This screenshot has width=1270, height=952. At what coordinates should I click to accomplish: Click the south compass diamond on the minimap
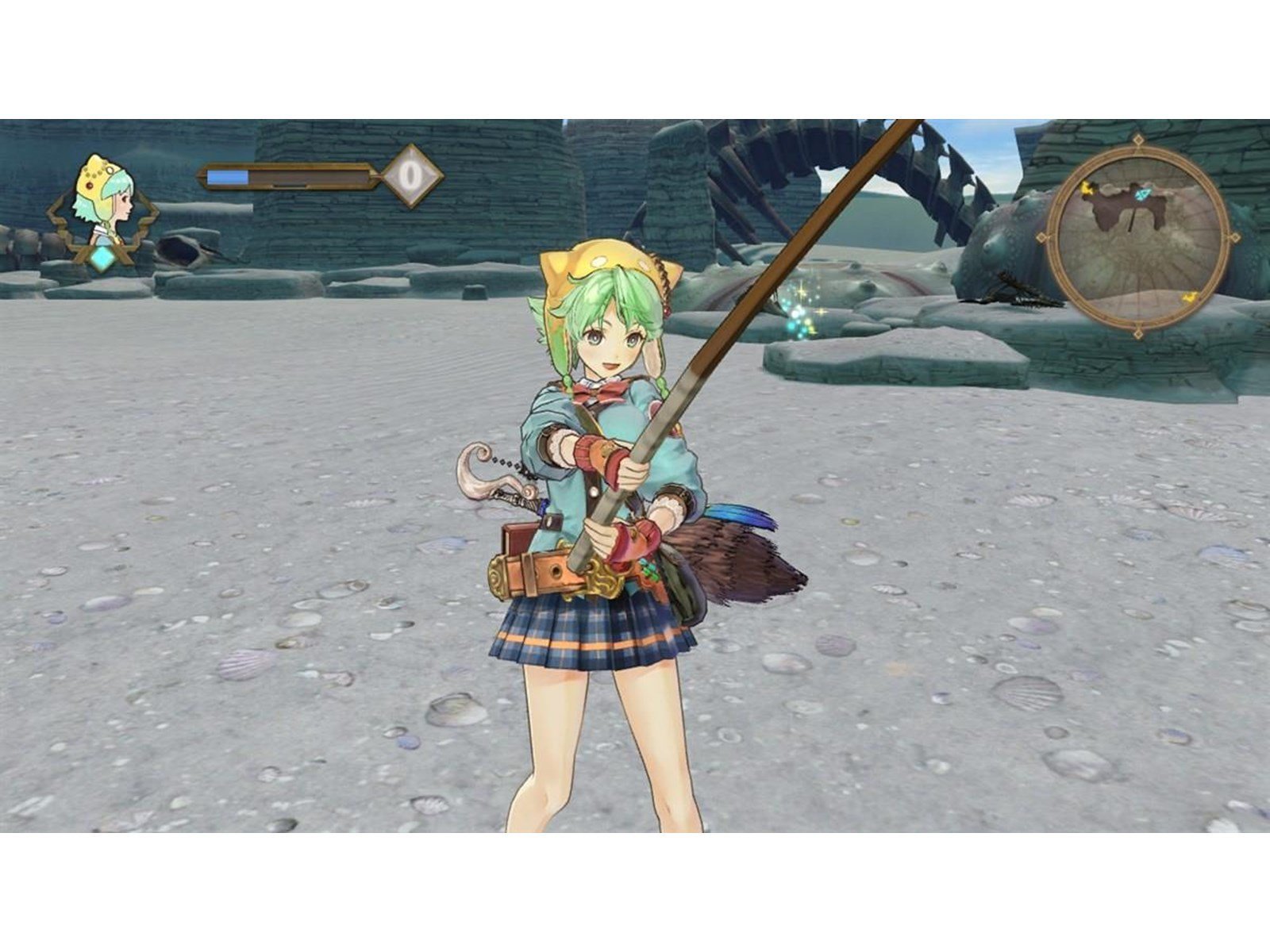click(1138, 333)
